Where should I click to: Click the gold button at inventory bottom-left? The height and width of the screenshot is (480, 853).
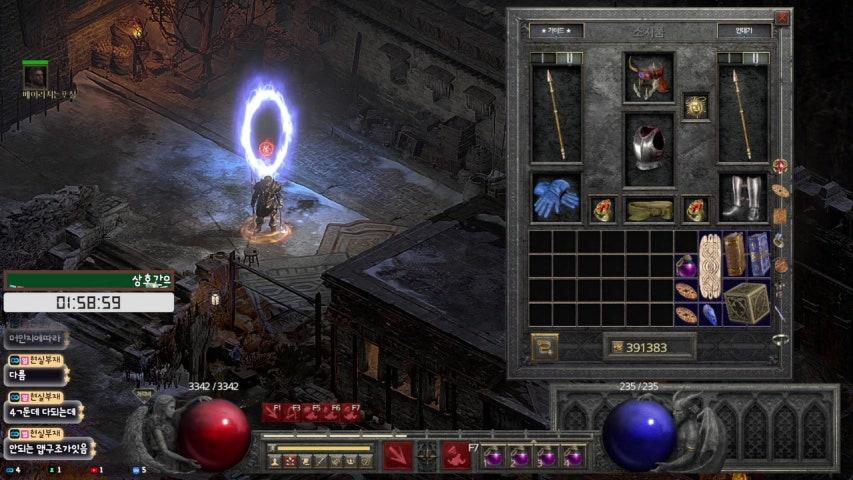point(545,347)
